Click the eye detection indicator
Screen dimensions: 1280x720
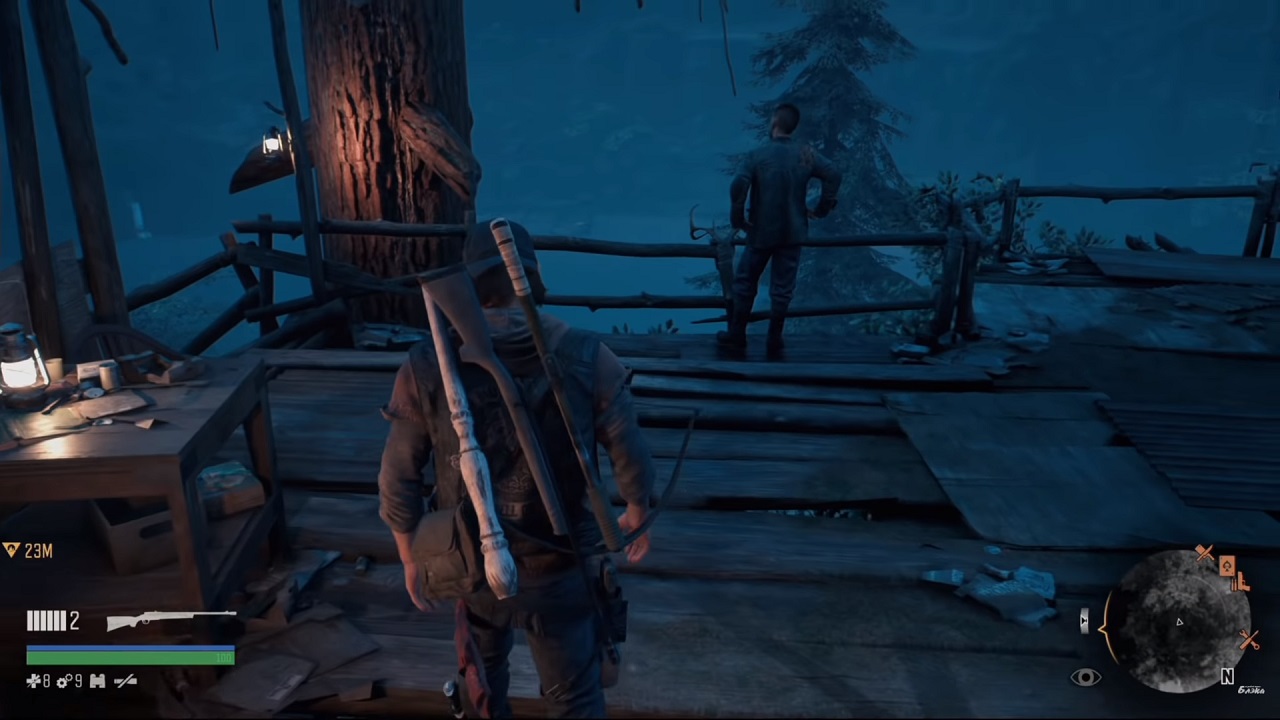coord(1088,676)
